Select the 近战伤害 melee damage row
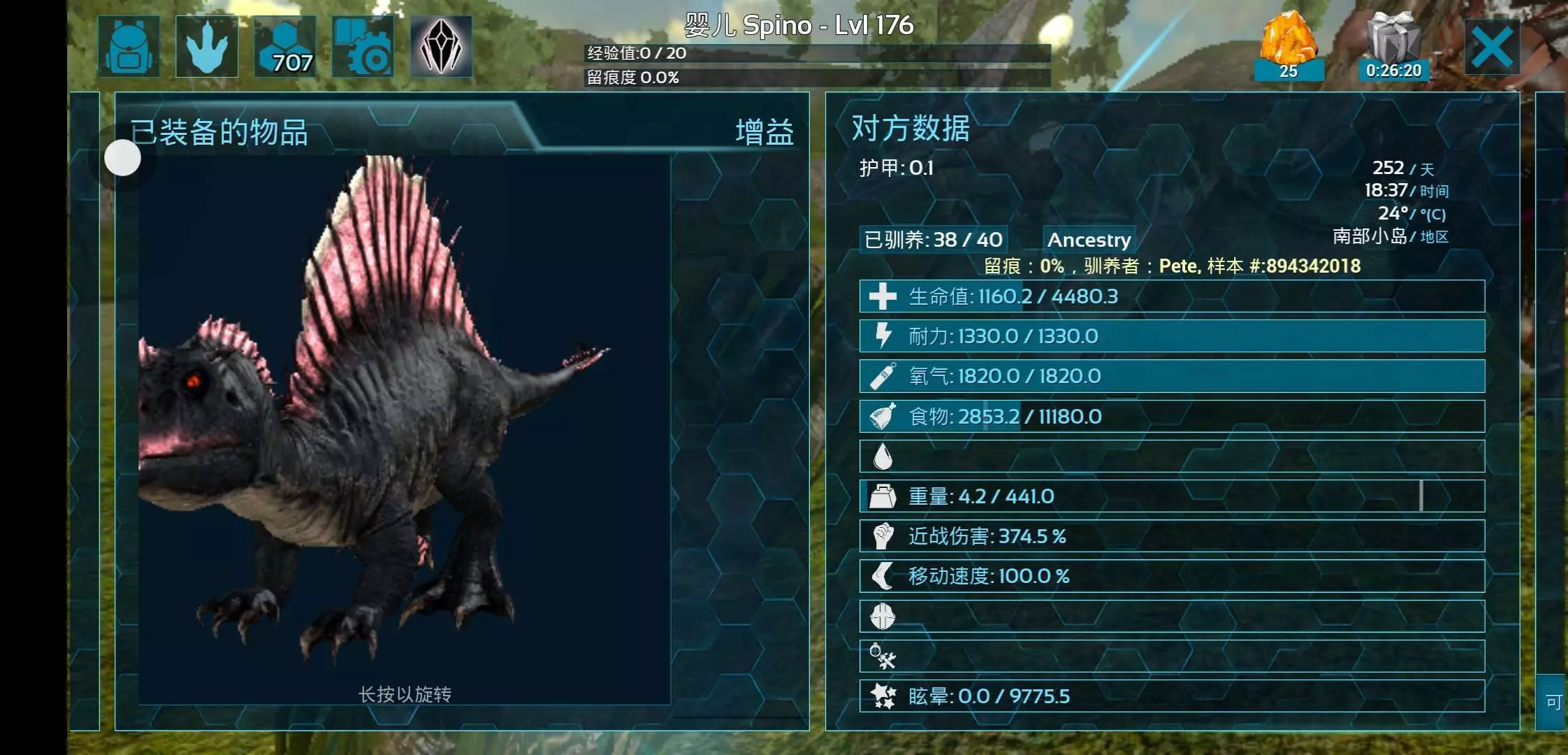 point(1171,536)
